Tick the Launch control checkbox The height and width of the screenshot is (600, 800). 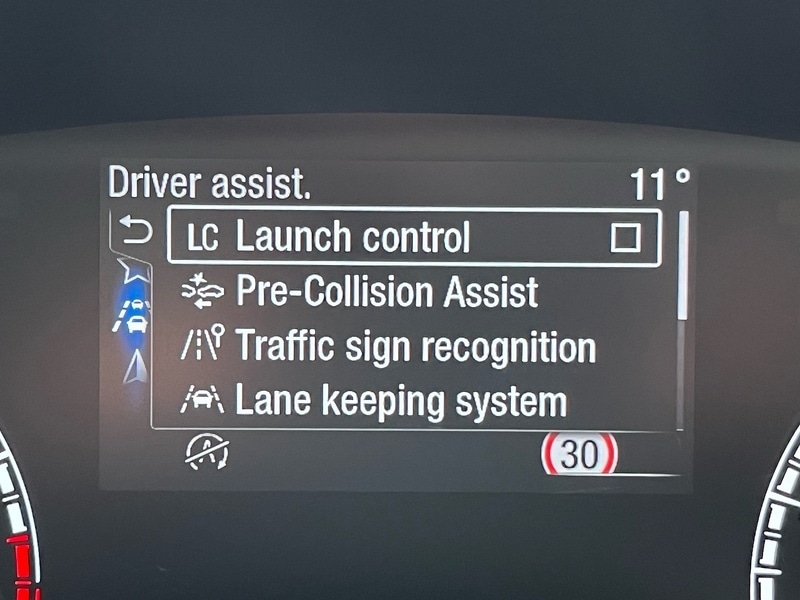point(626,238)
